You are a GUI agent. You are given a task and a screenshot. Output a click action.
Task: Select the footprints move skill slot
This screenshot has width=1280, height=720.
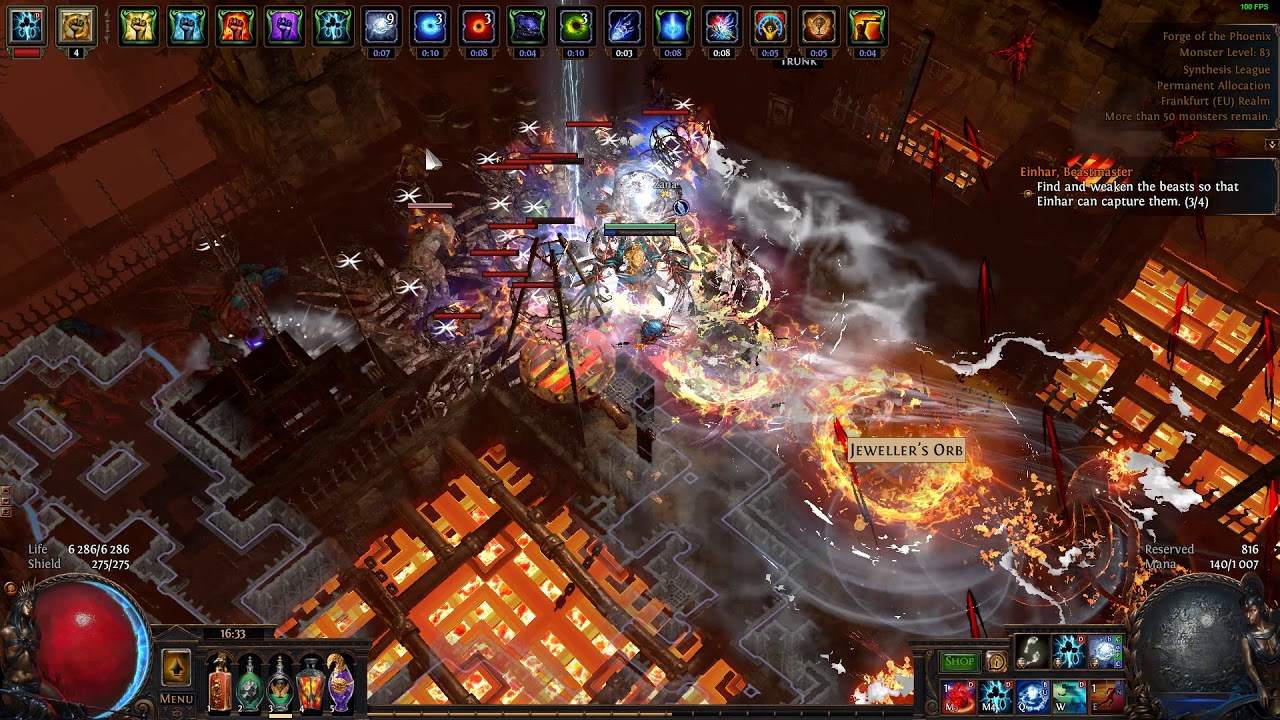click(x=1031, y=653)
